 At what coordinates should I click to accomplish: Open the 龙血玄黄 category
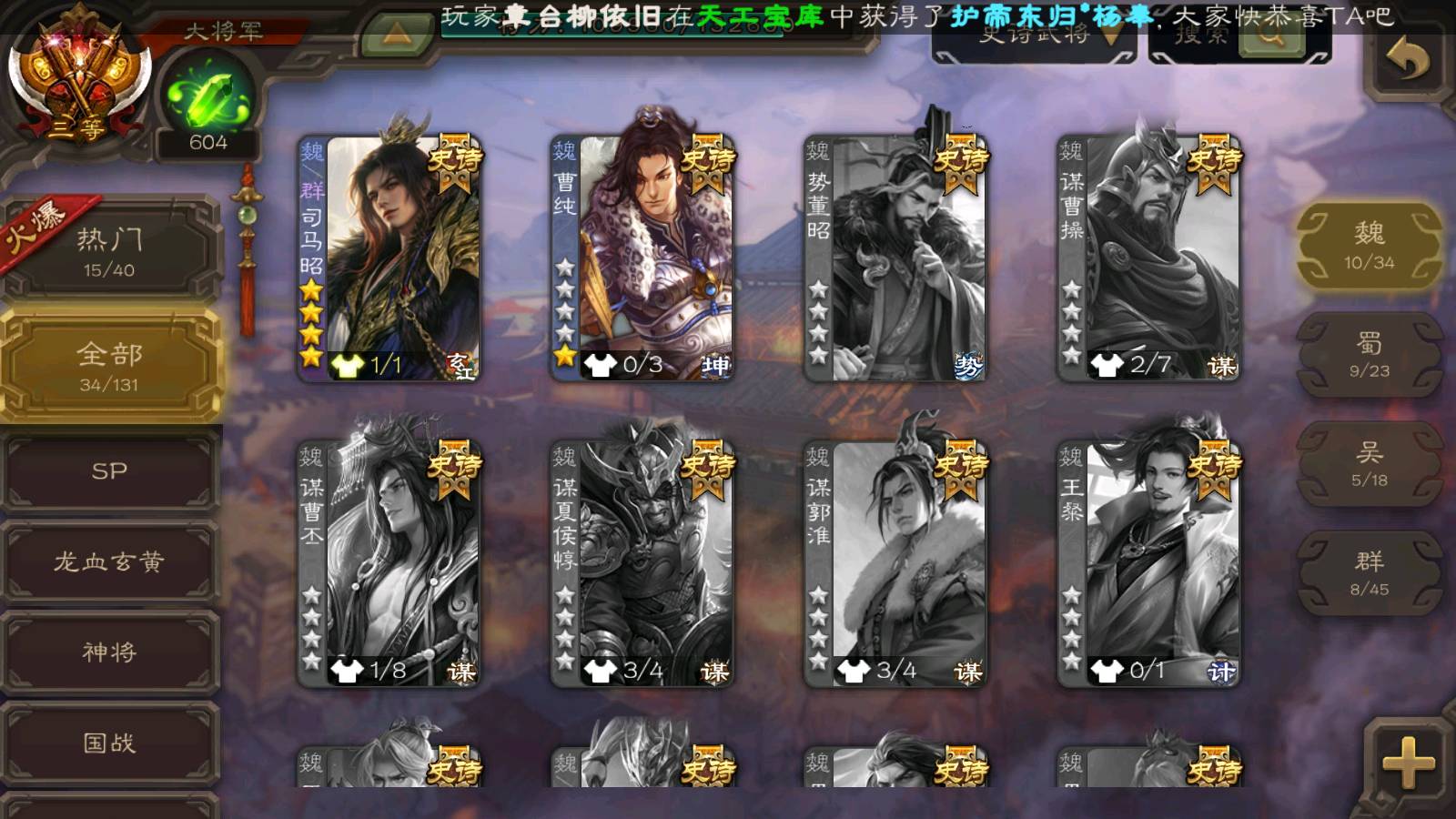(x=109, y=561)
